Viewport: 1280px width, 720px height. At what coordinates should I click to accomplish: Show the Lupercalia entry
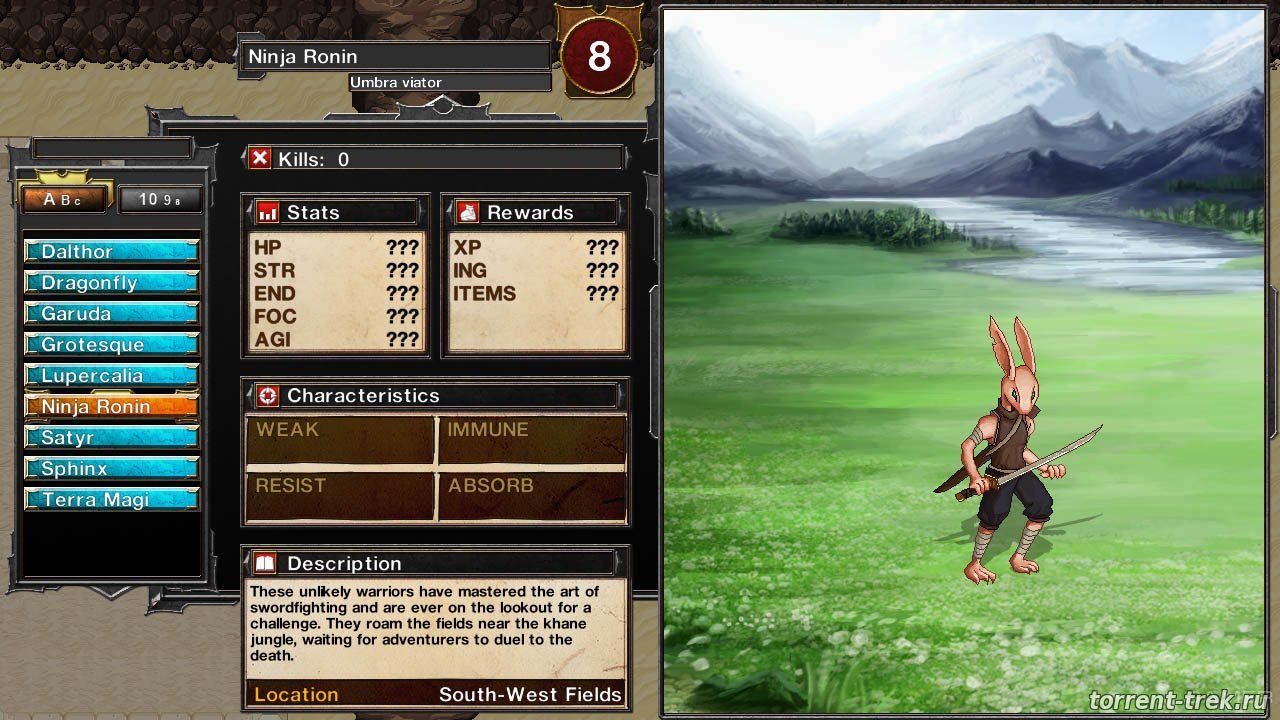point(111,376)
